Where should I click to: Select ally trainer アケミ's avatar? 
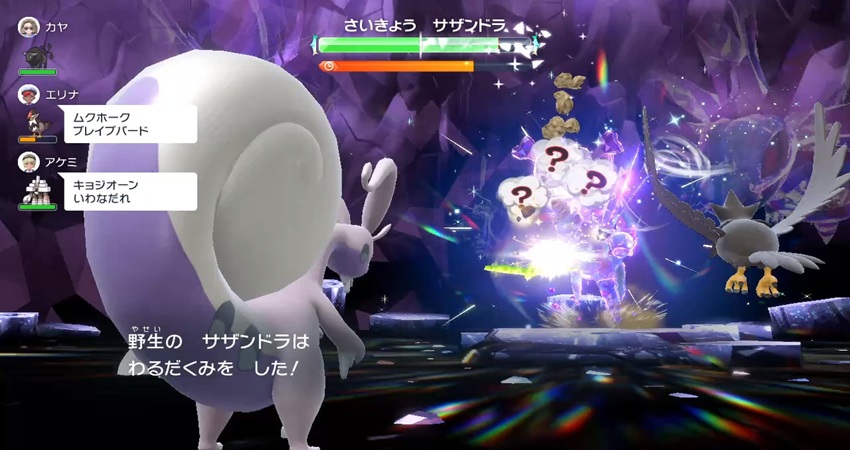28,161
